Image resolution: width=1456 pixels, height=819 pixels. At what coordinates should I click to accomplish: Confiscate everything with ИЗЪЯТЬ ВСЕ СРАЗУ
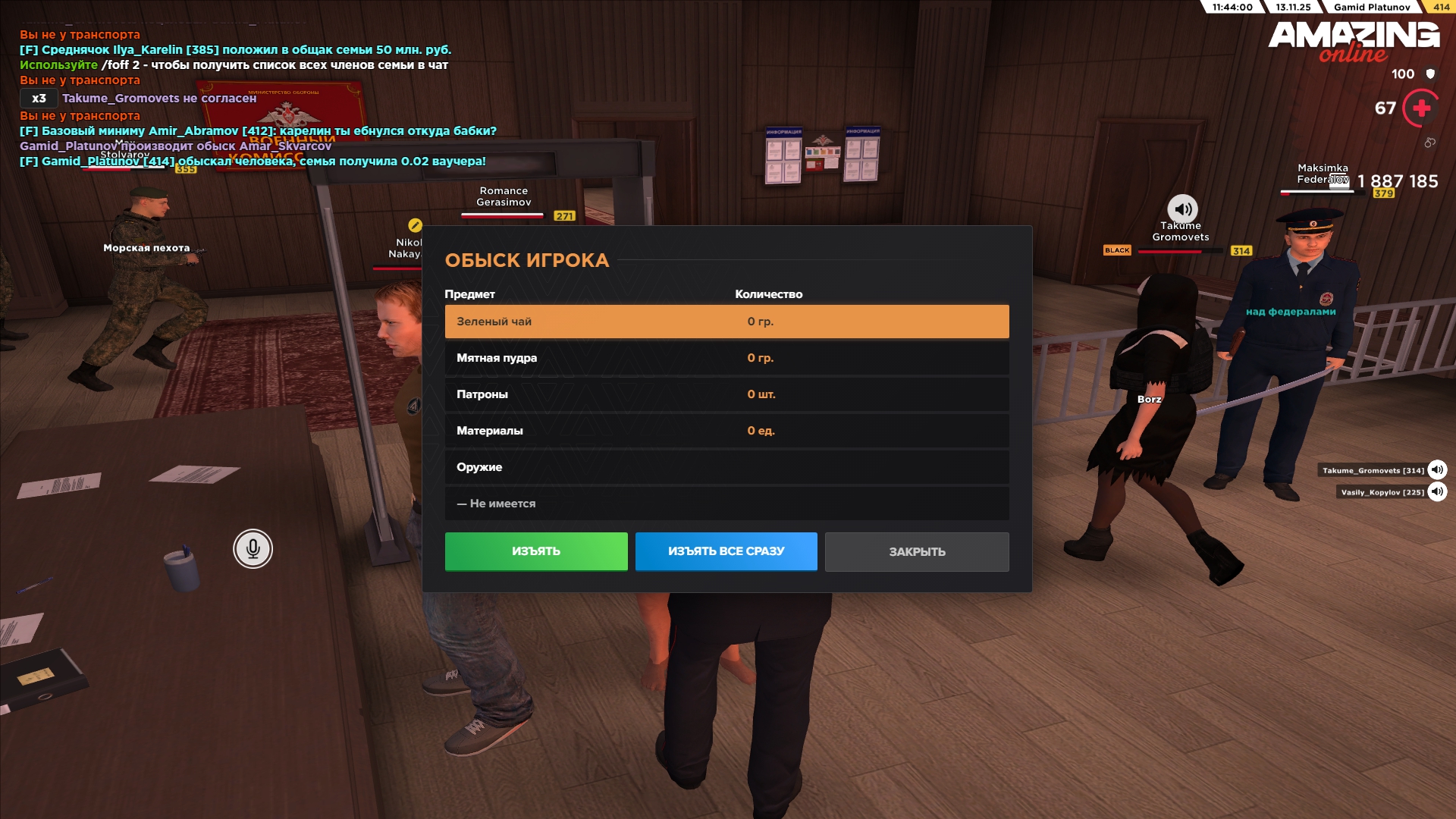coord(726,551)
